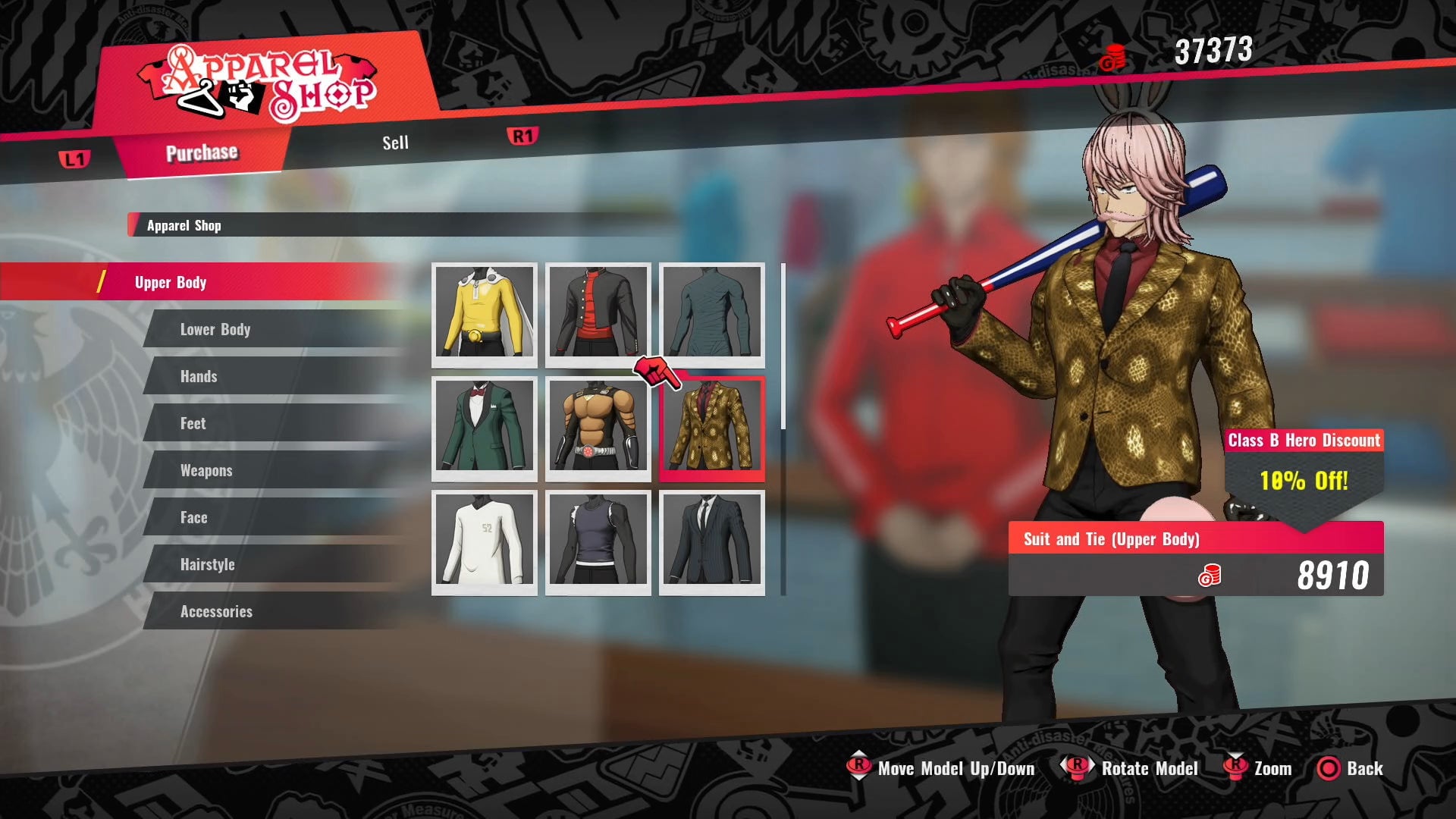The width and height of the screenshot is (1456, 819).
Task: Select the Hands category
Action: pyautogui.click(x=199, y=376)
